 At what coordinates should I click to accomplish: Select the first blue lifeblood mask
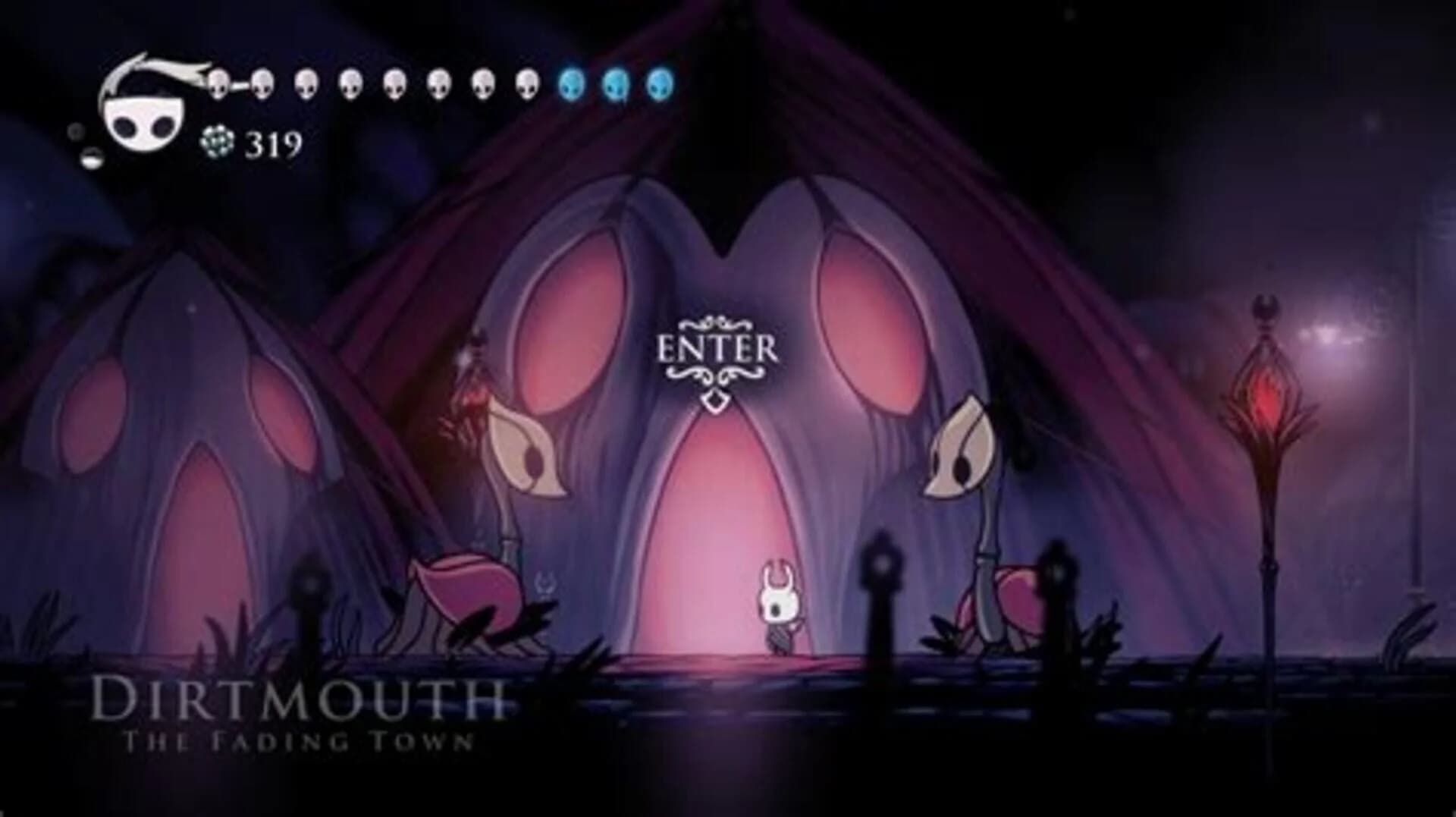573,85
